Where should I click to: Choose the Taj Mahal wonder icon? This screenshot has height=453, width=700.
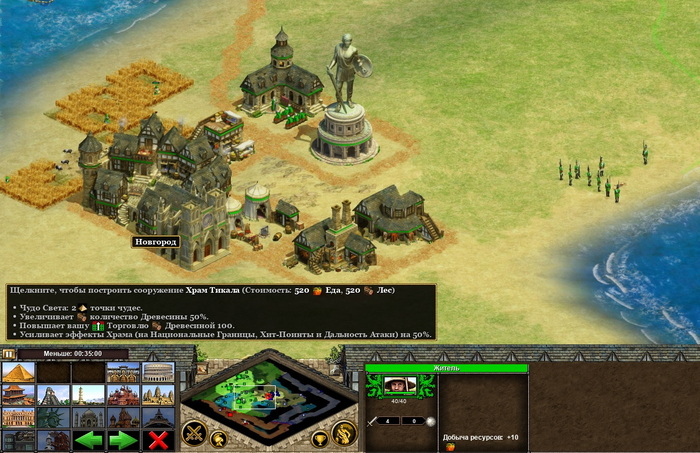[88, 418]
